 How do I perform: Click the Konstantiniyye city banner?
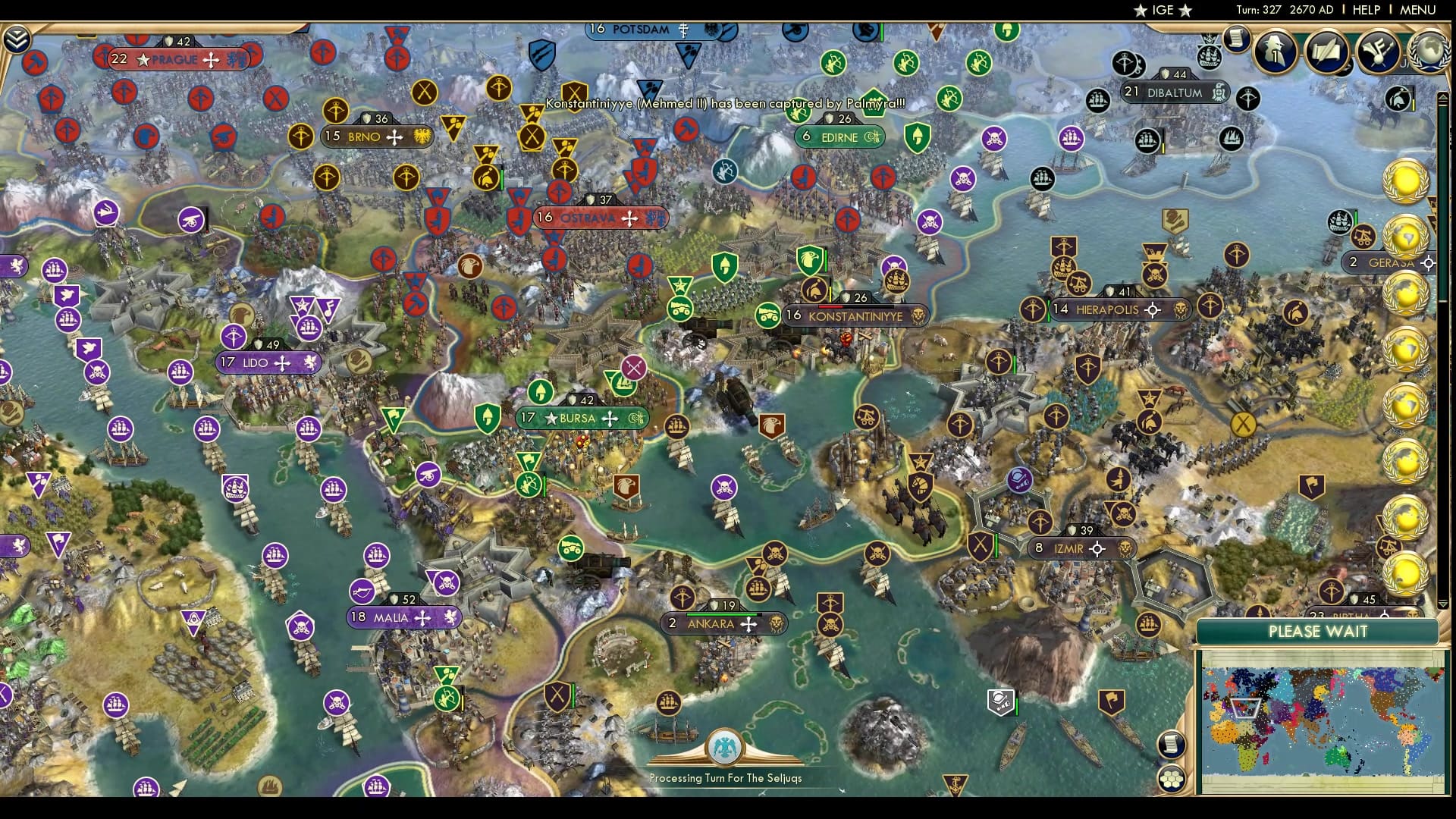pos(855,316)
